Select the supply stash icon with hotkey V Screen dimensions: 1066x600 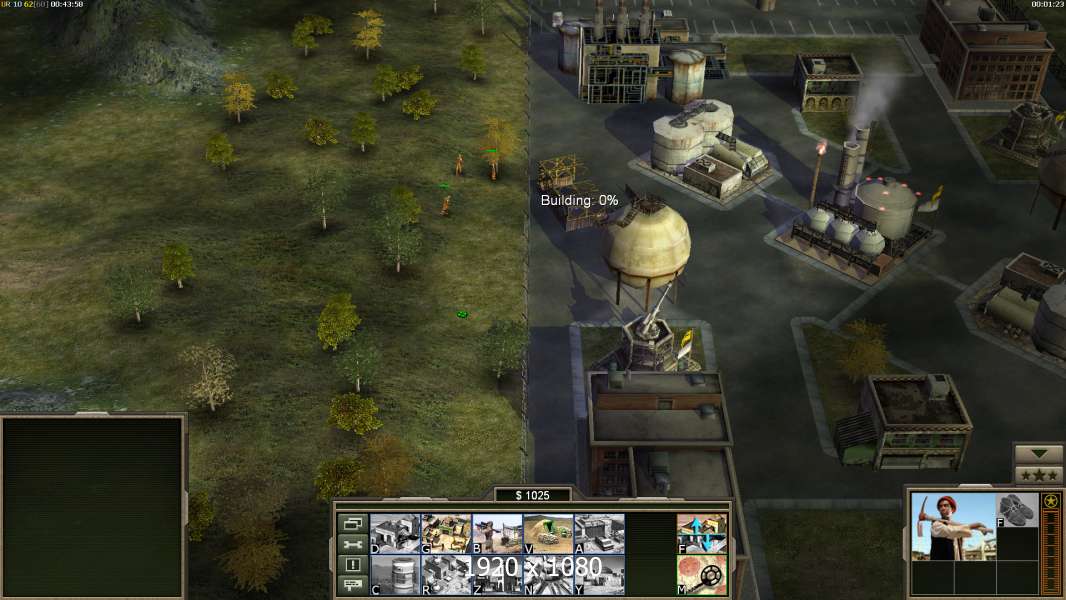pos(548,534)
